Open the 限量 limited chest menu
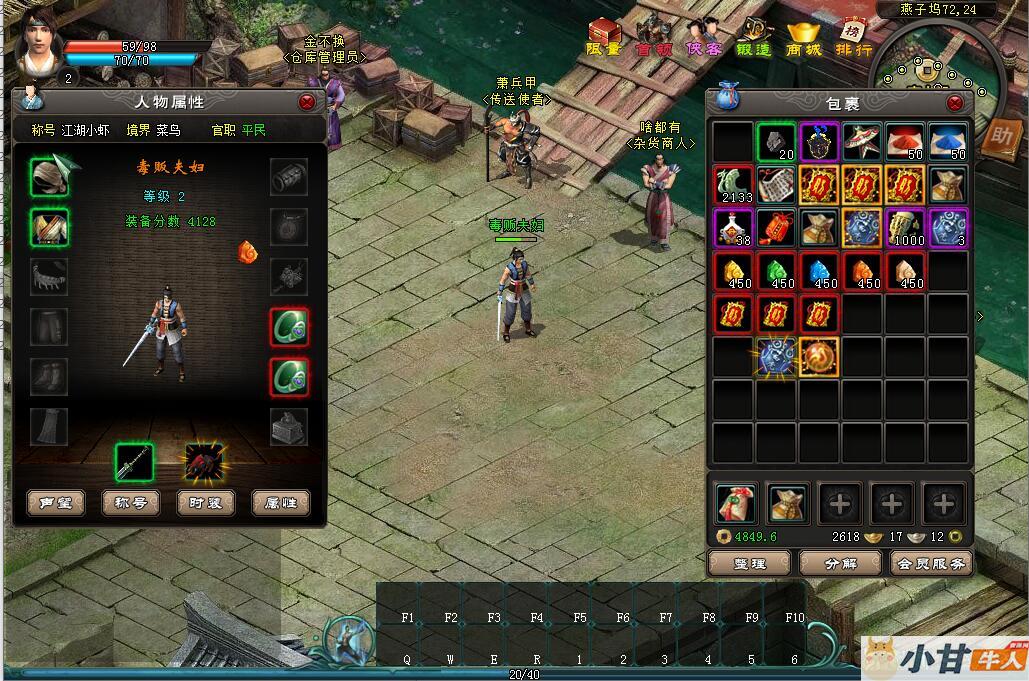 click(x=603, y=38)
